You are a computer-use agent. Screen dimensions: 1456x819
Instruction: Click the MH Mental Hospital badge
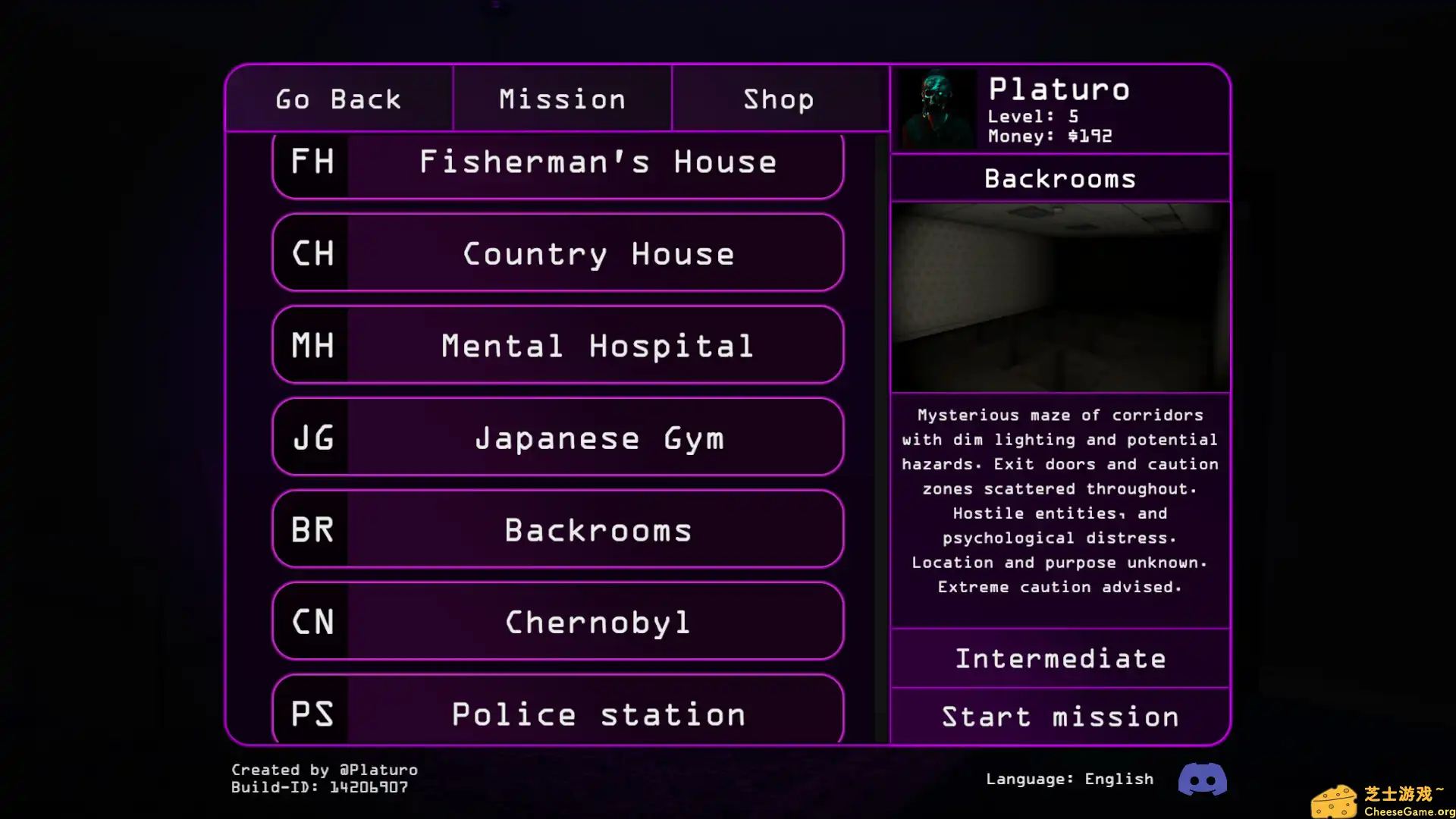point(311,345)
